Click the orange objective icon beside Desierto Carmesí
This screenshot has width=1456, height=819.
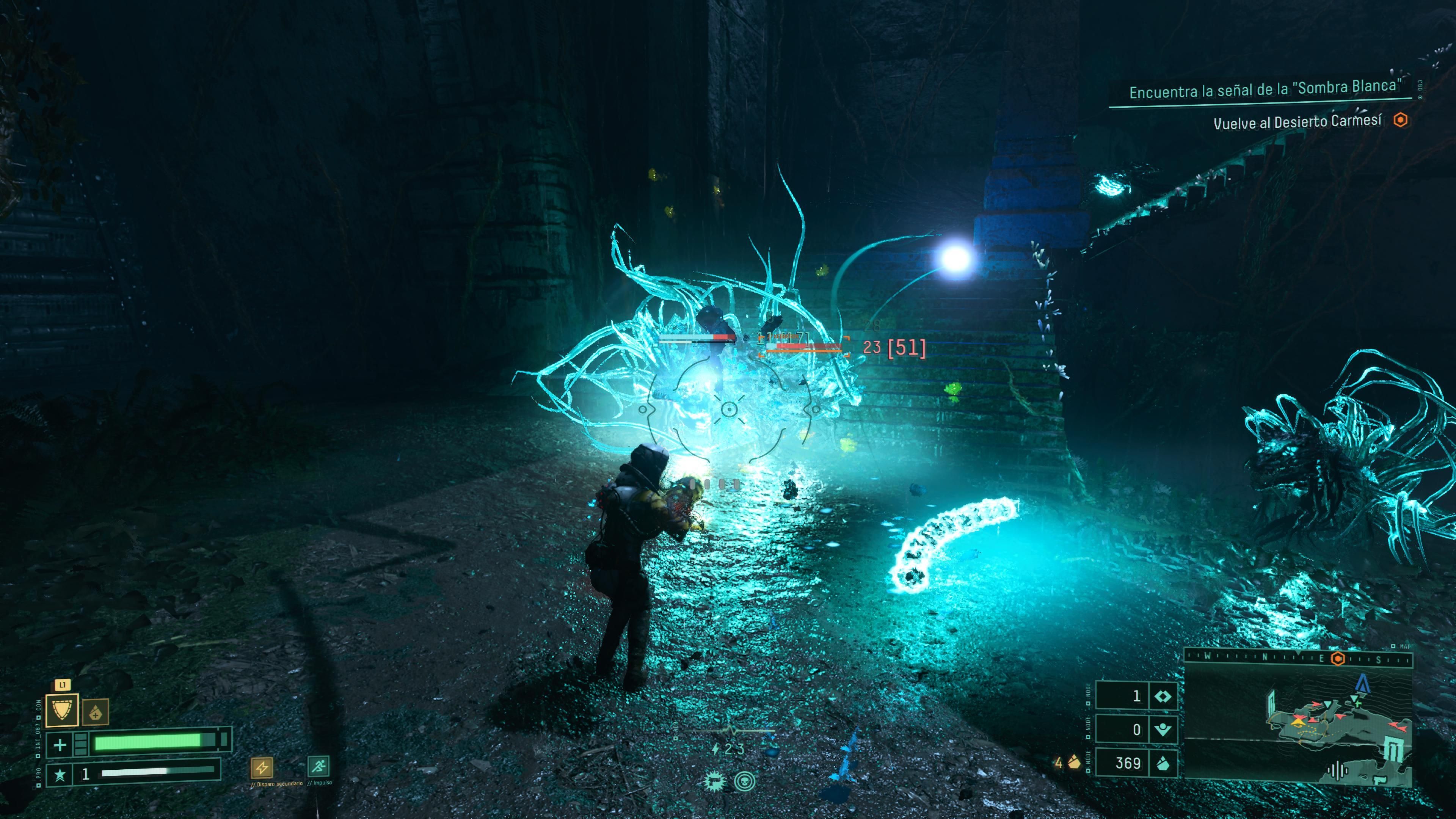coord(1401,120)
